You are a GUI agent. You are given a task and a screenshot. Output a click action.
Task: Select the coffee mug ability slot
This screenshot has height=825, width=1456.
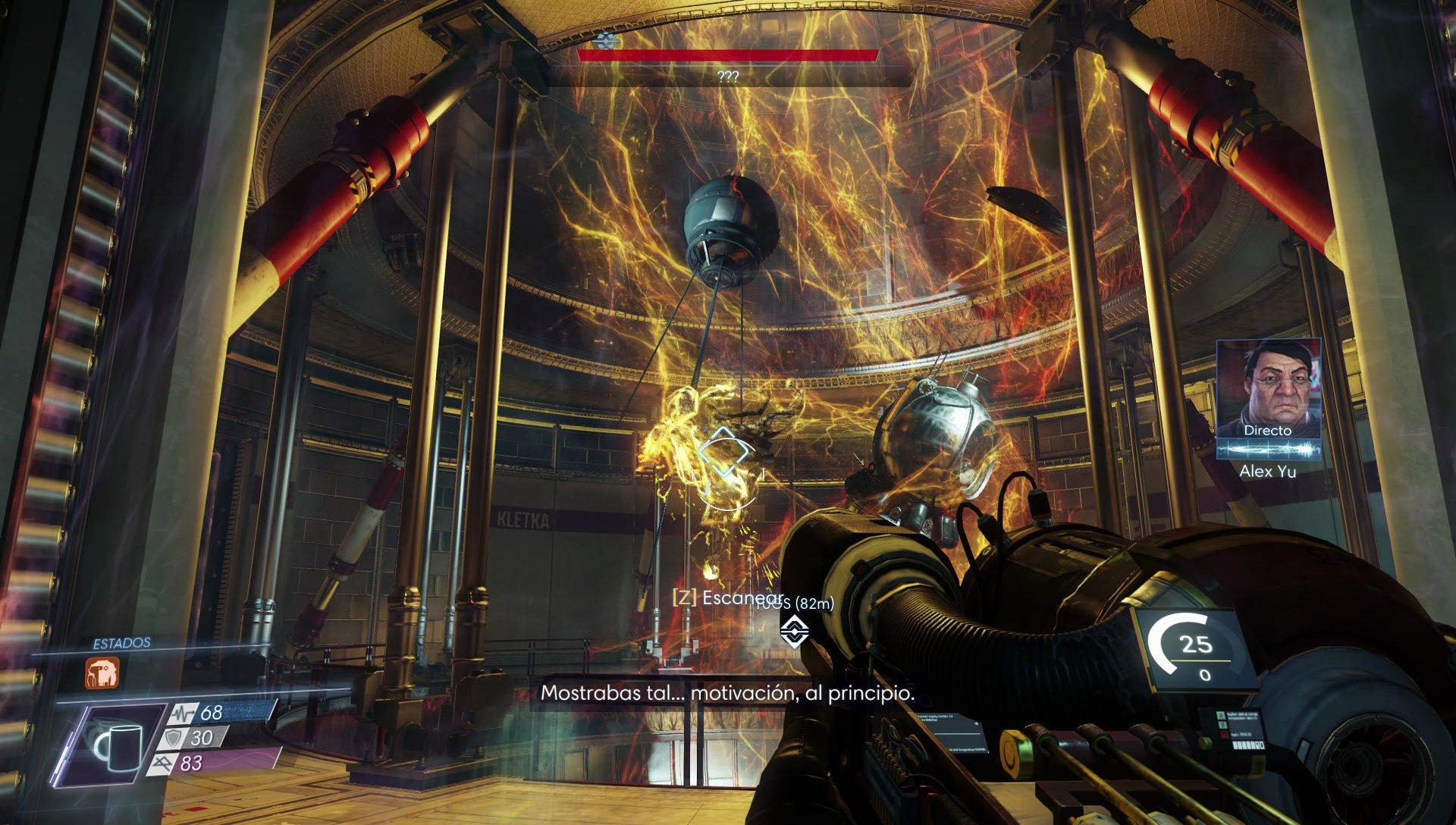[118, 746]
